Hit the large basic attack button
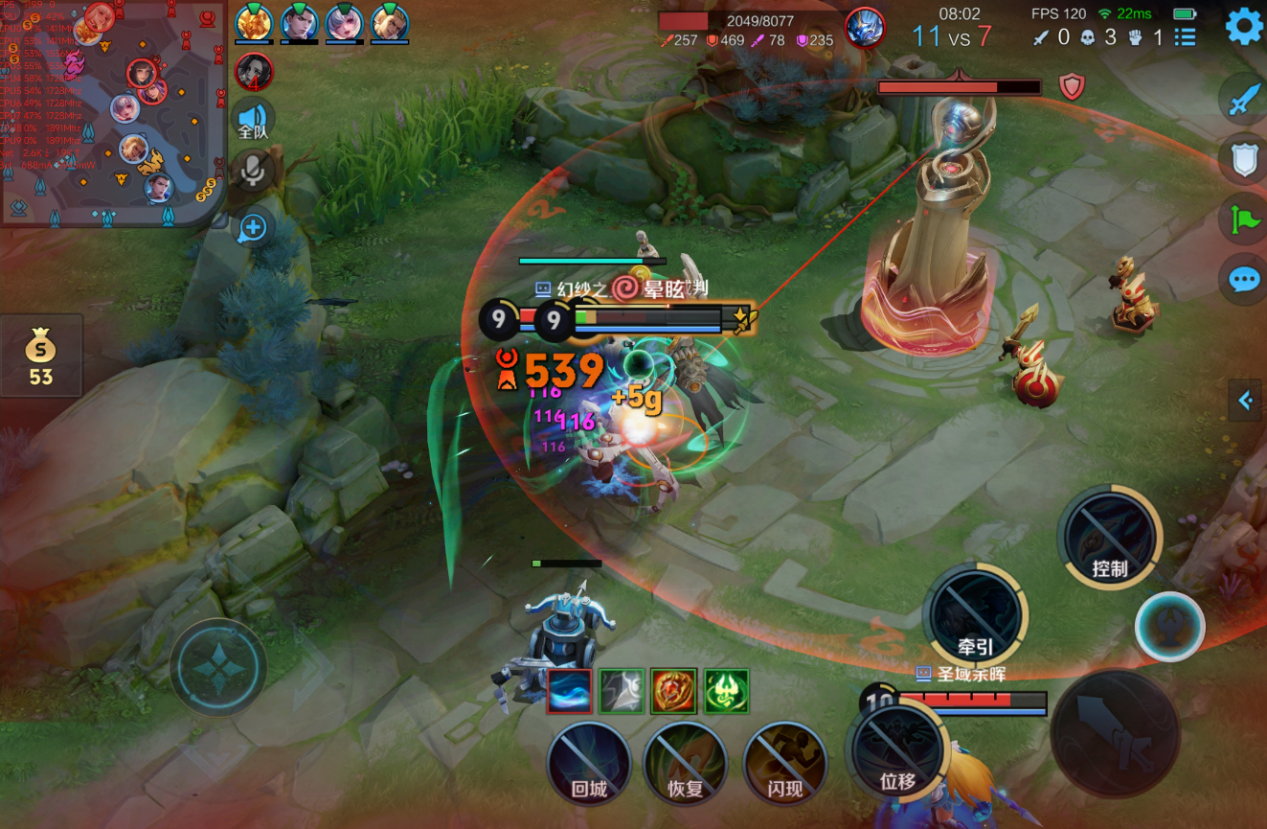Viewport: 1267px width, 829px height. [1115, 733]
